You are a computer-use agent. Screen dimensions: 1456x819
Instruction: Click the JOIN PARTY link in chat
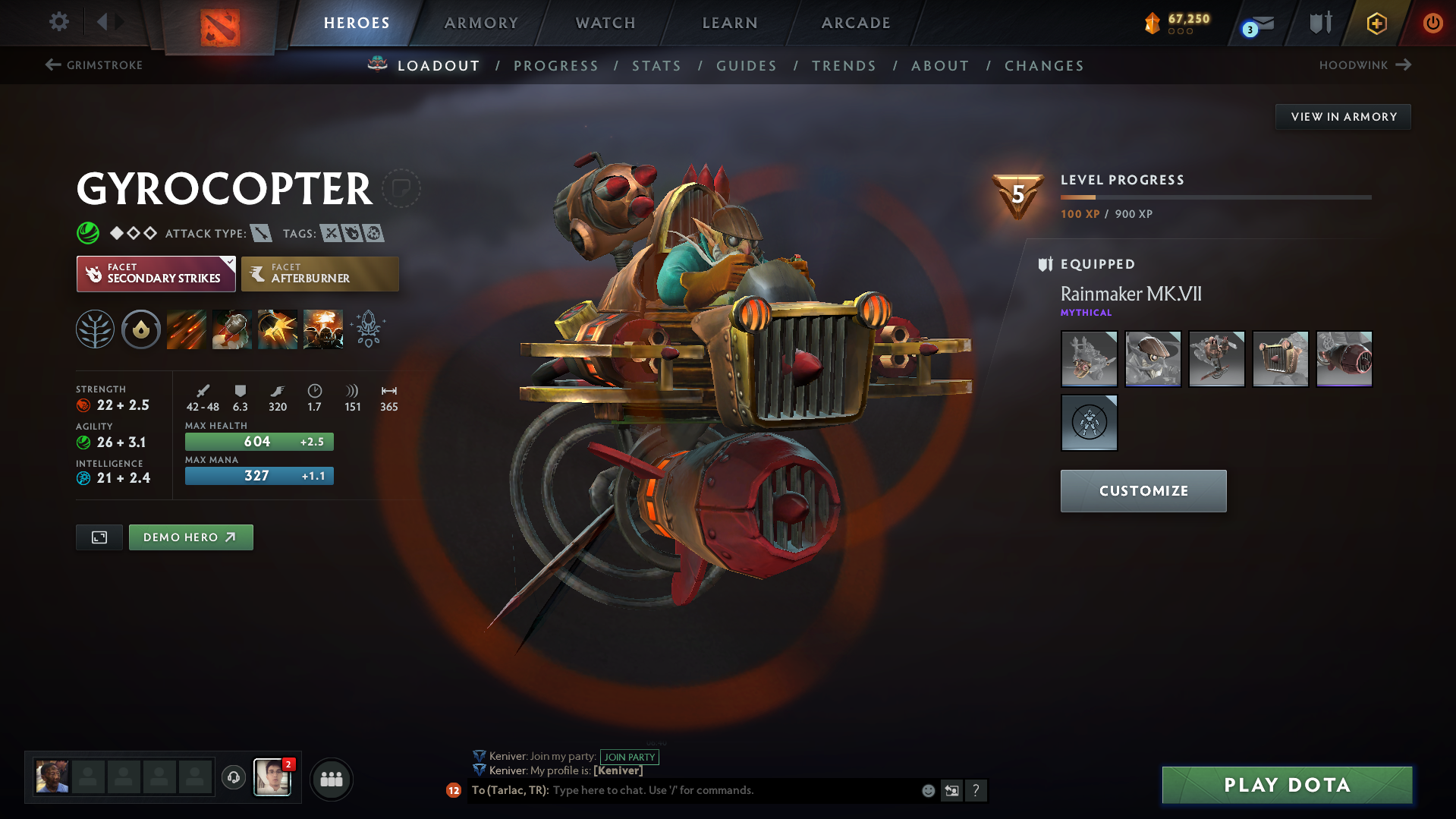630,757
